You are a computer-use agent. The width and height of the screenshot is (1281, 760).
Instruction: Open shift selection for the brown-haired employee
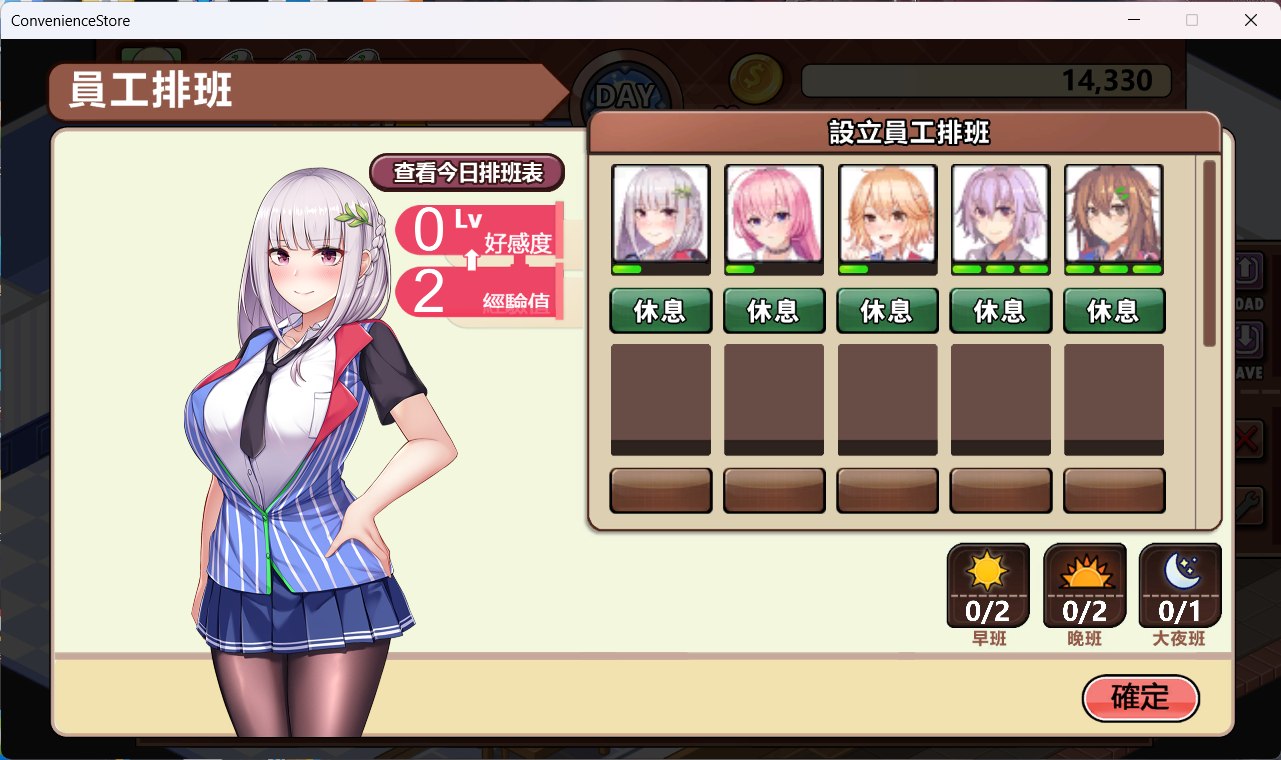1114,310
